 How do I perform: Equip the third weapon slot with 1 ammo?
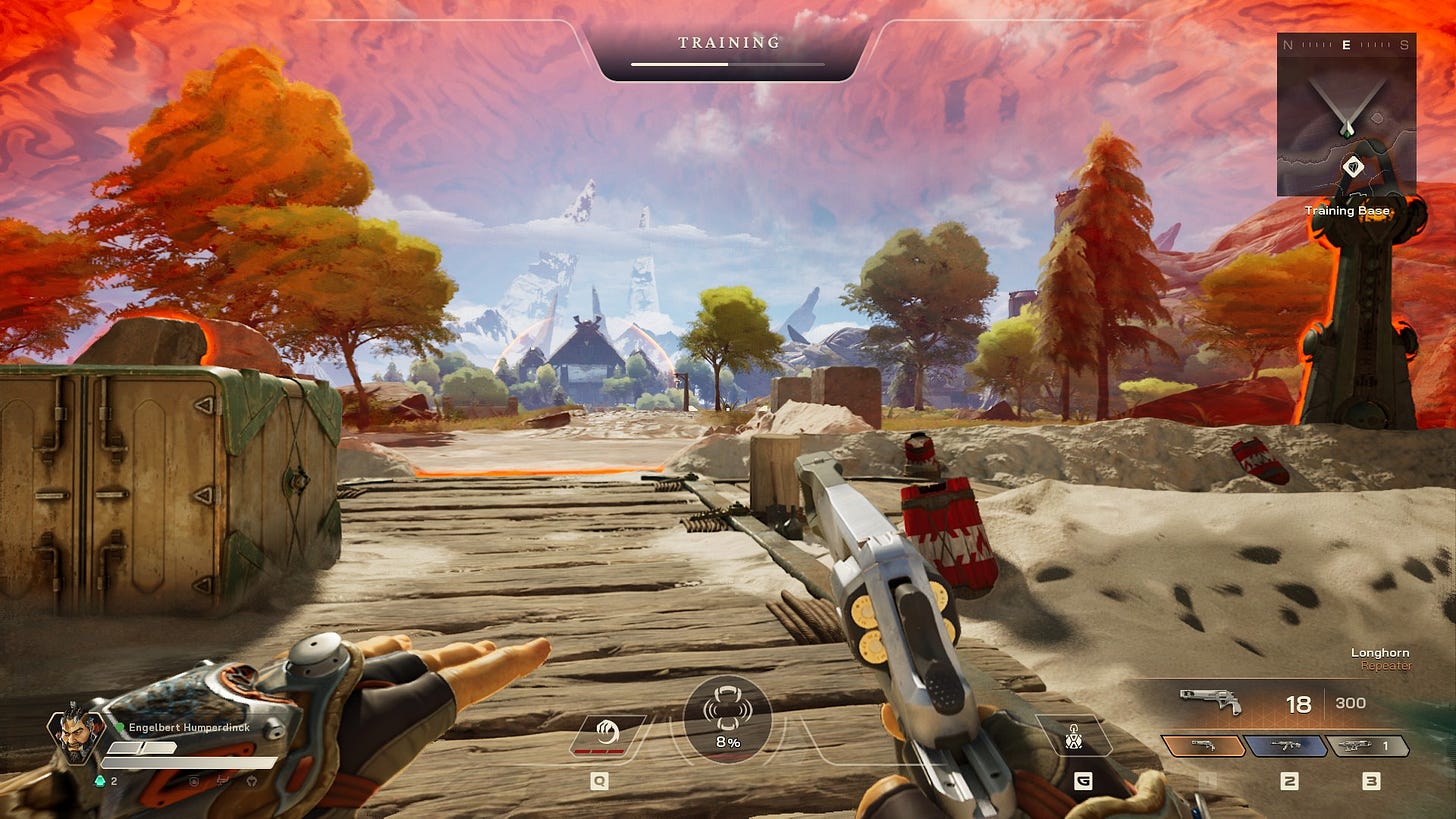coord(1367,745)
